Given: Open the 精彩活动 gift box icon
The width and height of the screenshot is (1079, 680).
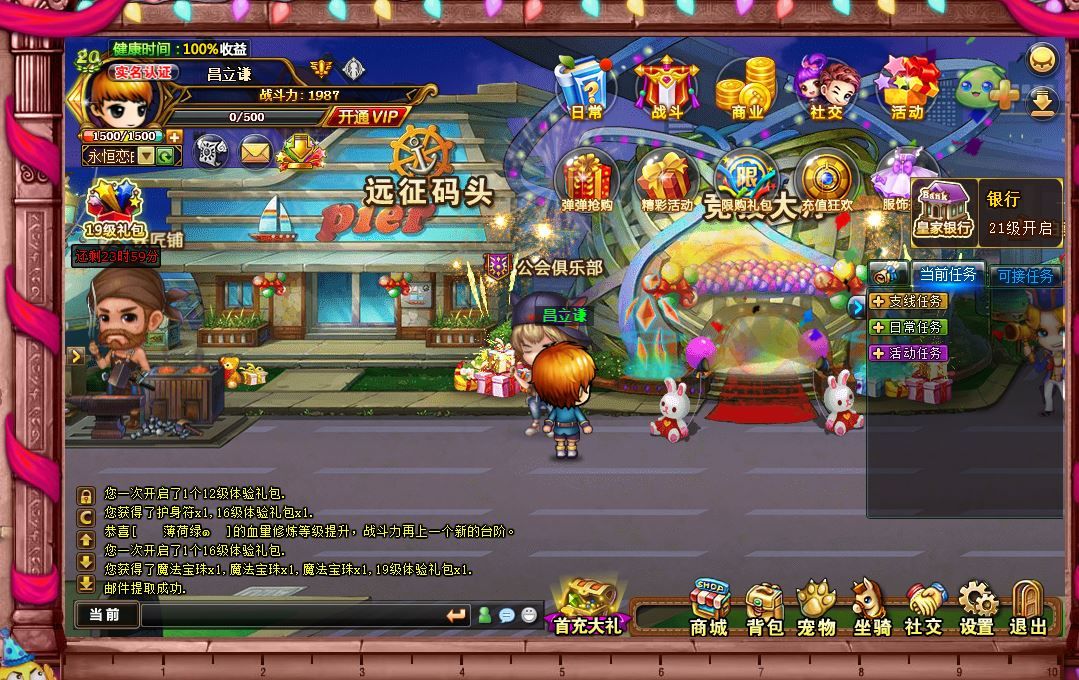Looking at the screenshot, I should coord(666,181).
